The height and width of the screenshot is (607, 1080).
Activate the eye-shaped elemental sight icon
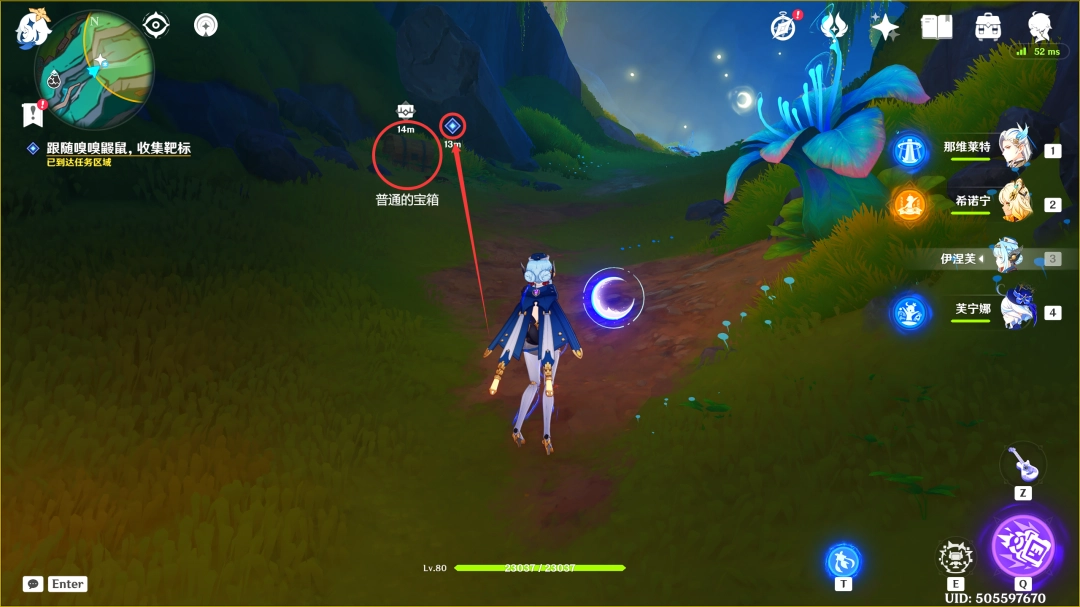pos(156,25)
